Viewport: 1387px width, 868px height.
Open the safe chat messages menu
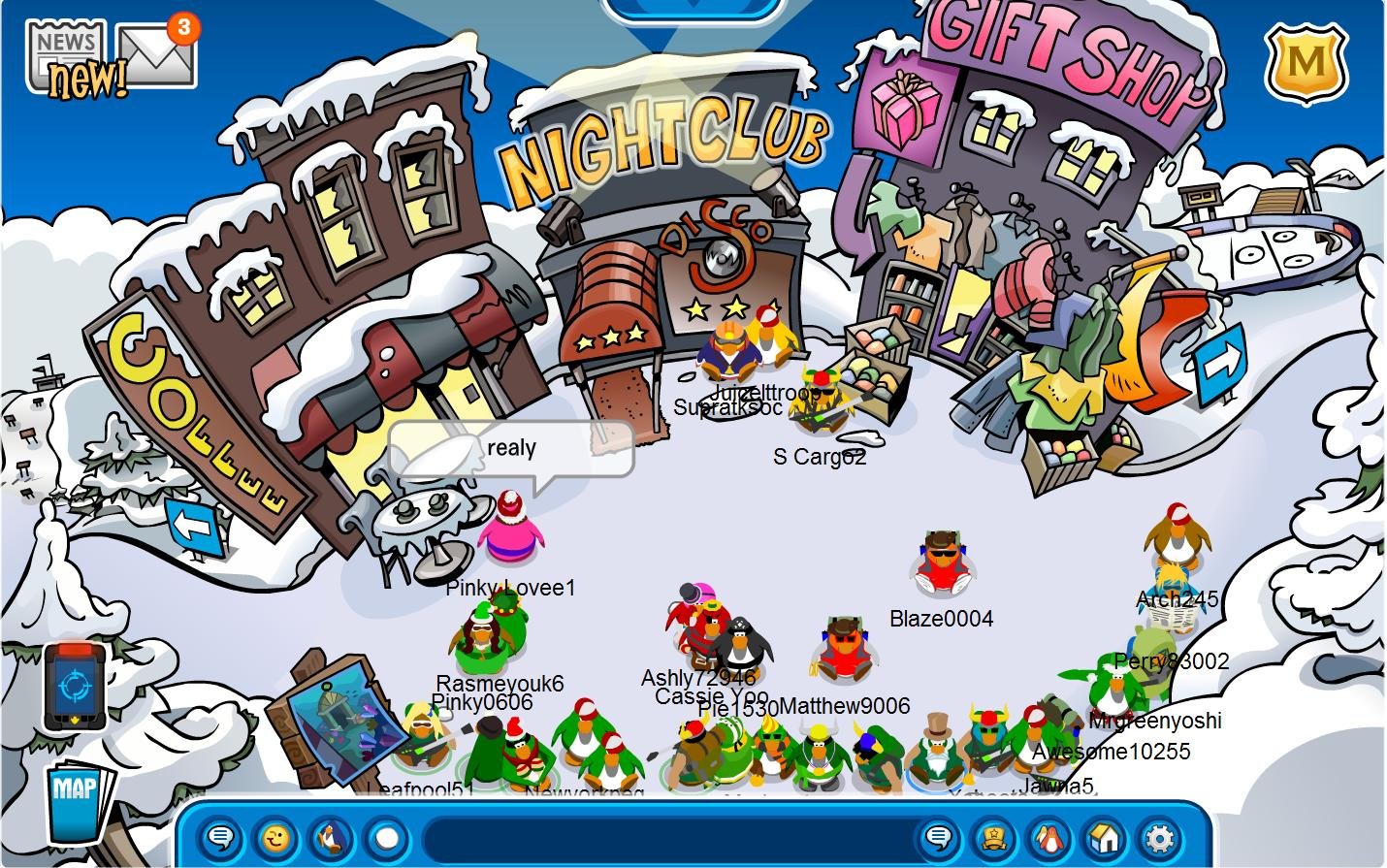(221, 838)
